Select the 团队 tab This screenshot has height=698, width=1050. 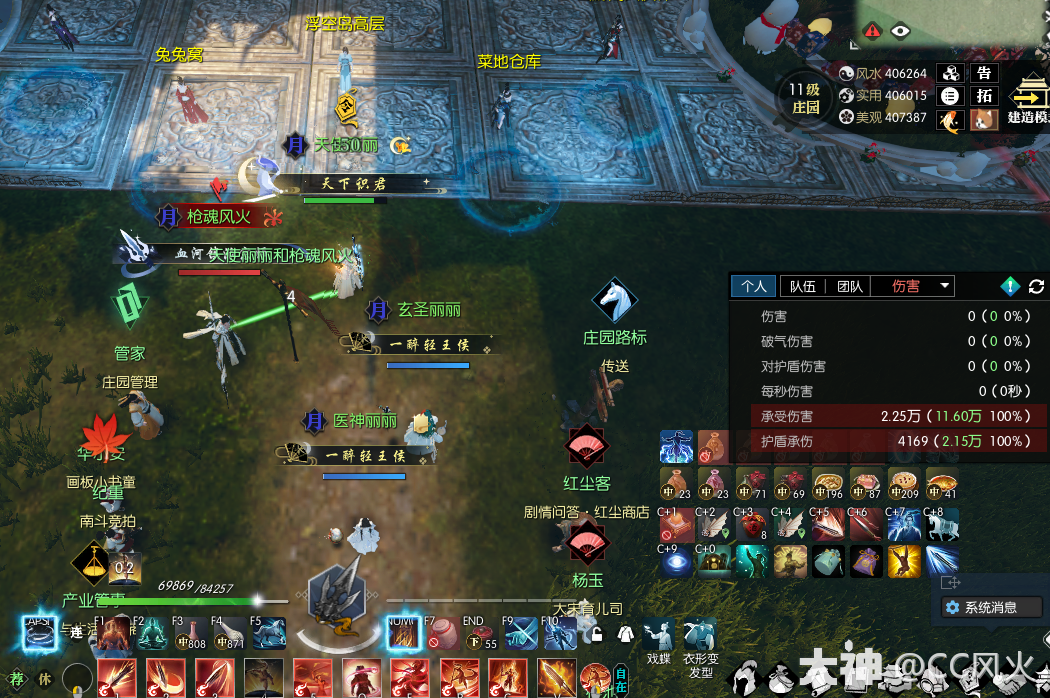pyautogui.click(x=849, y=286)
